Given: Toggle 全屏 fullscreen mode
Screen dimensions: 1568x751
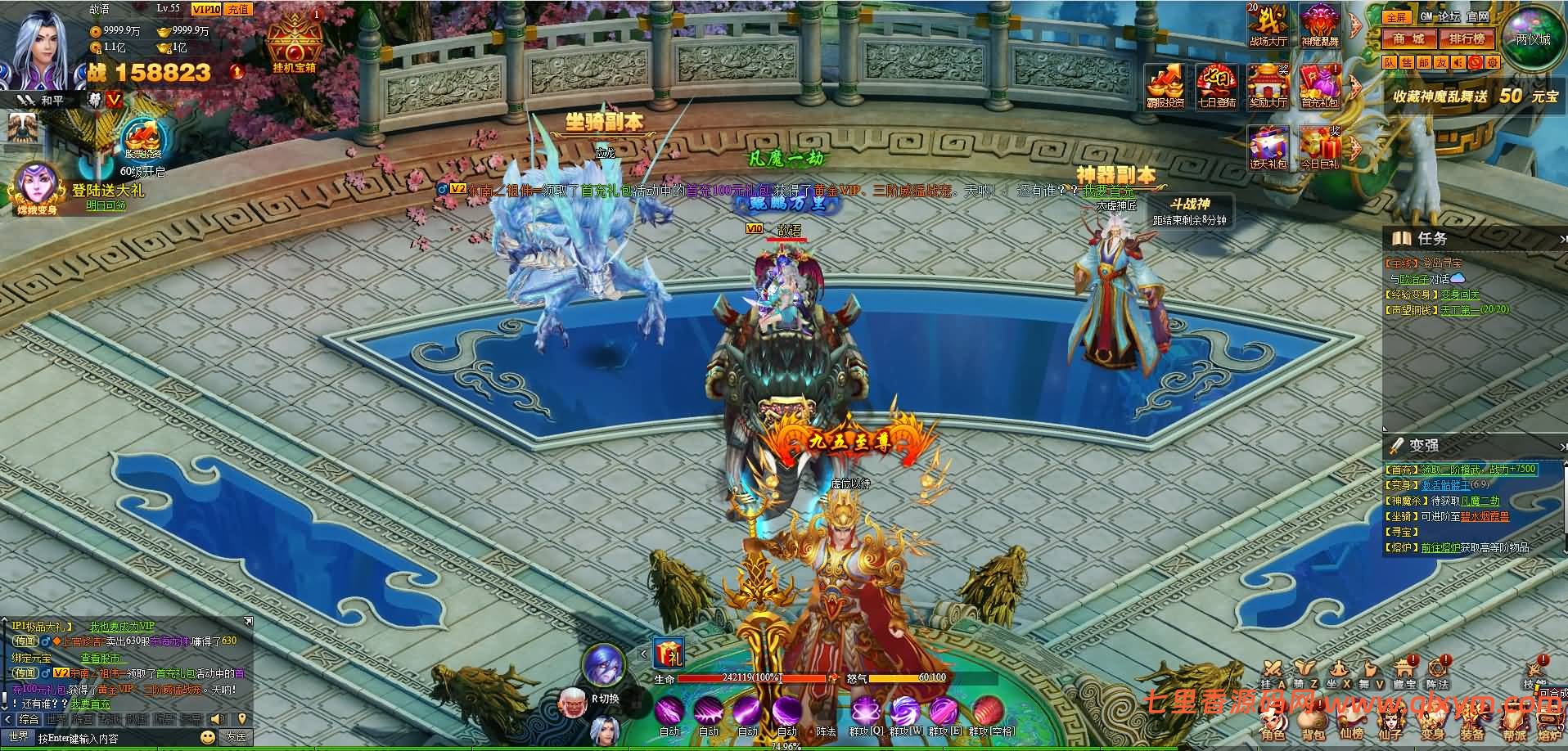Looking at the screenshot, I should point(1395,17).
